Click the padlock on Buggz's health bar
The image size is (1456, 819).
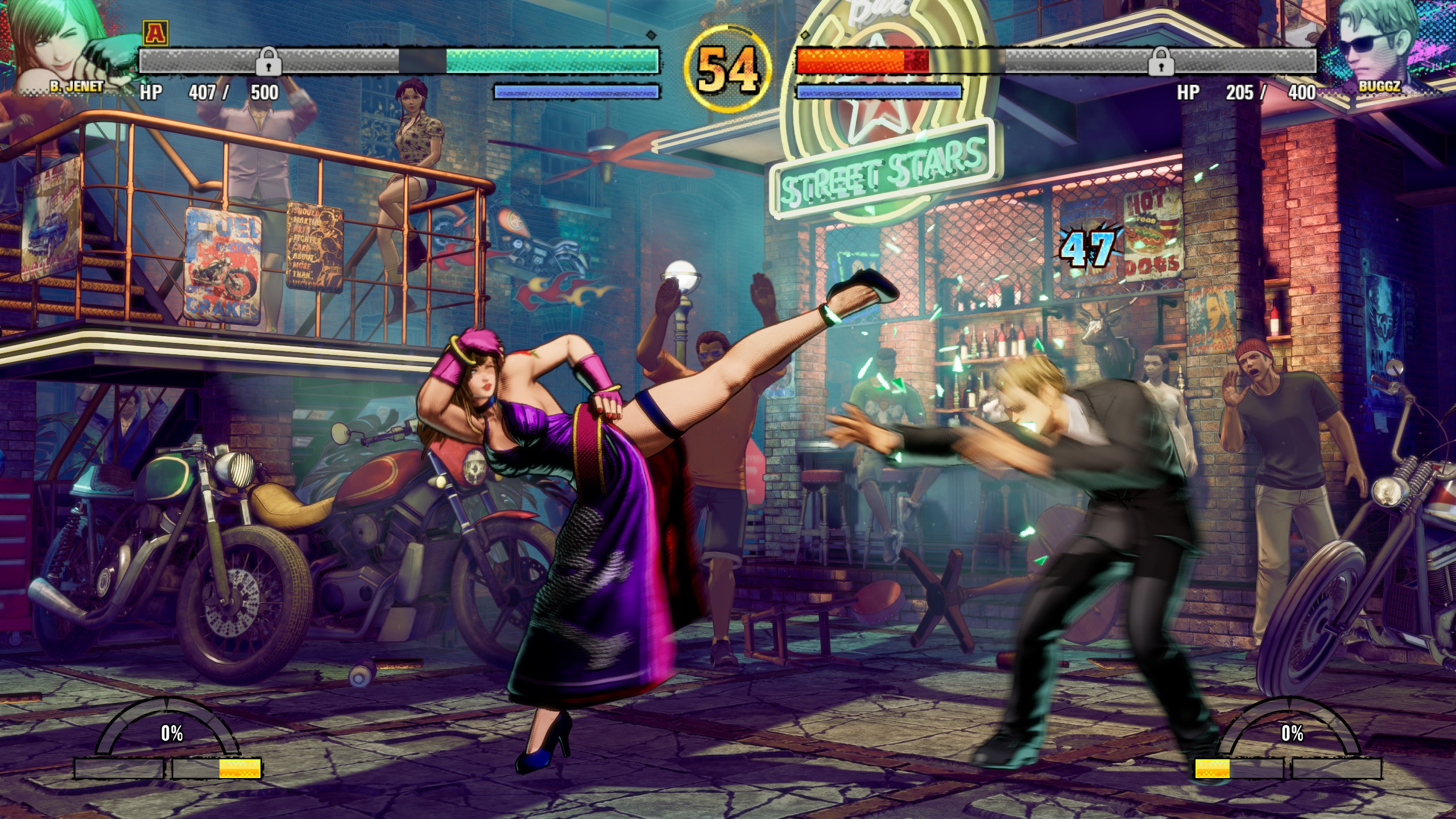pyautogui.click(x=1161, y=61)
